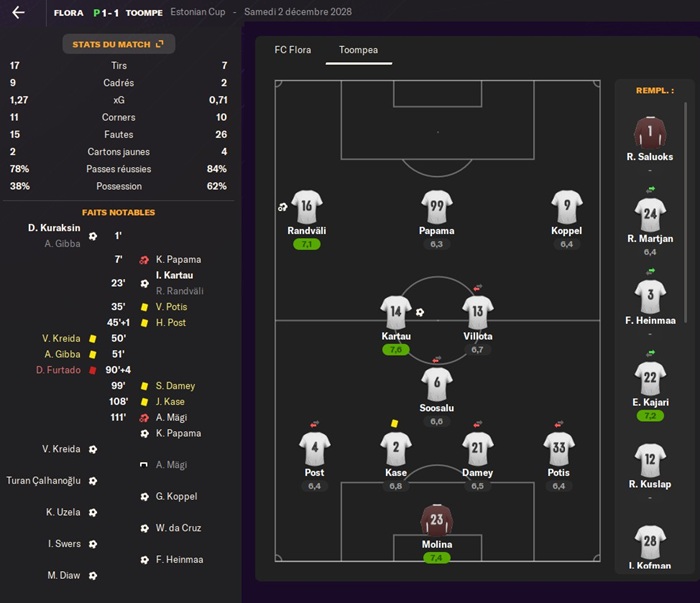
Task: Open the Stats du Match panel
Action: coord(118,44)
